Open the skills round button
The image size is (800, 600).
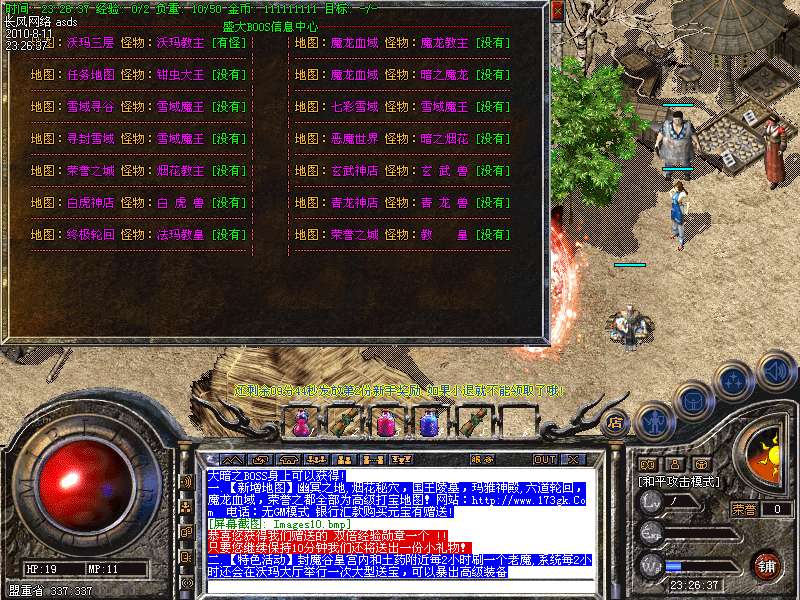(735, 382)
